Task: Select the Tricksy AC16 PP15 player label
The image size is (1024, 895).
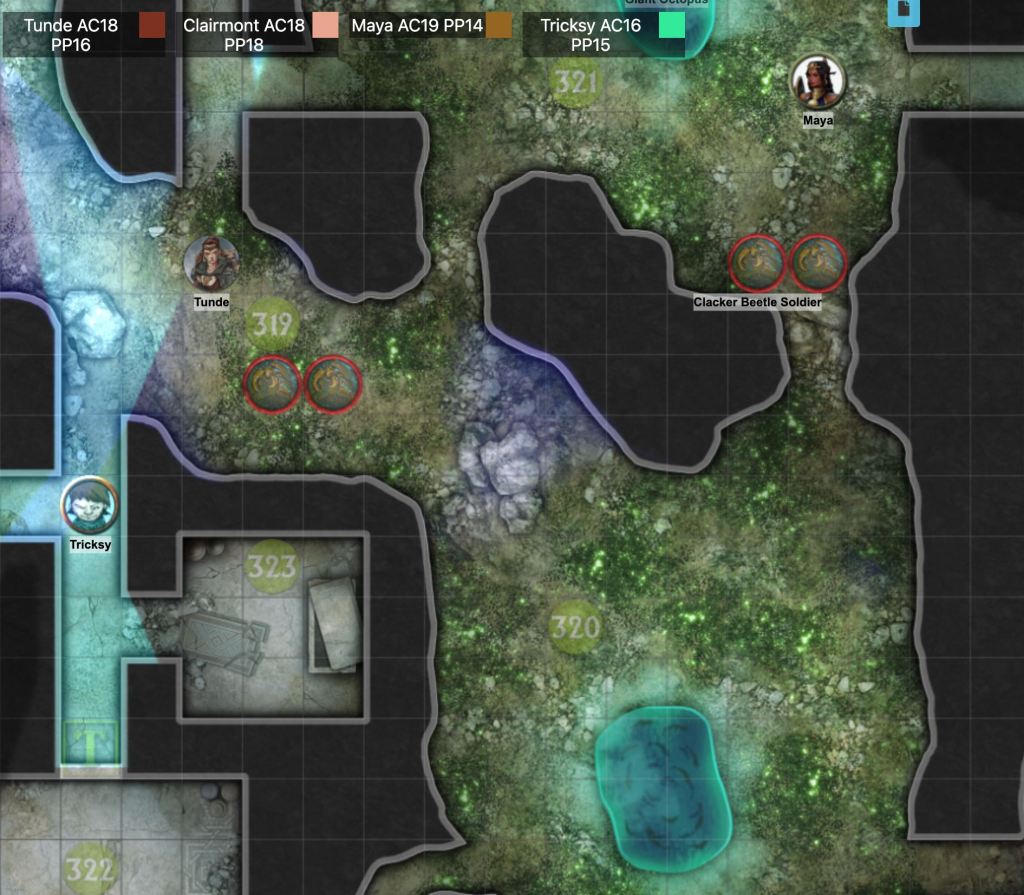Action: (590, 35)
